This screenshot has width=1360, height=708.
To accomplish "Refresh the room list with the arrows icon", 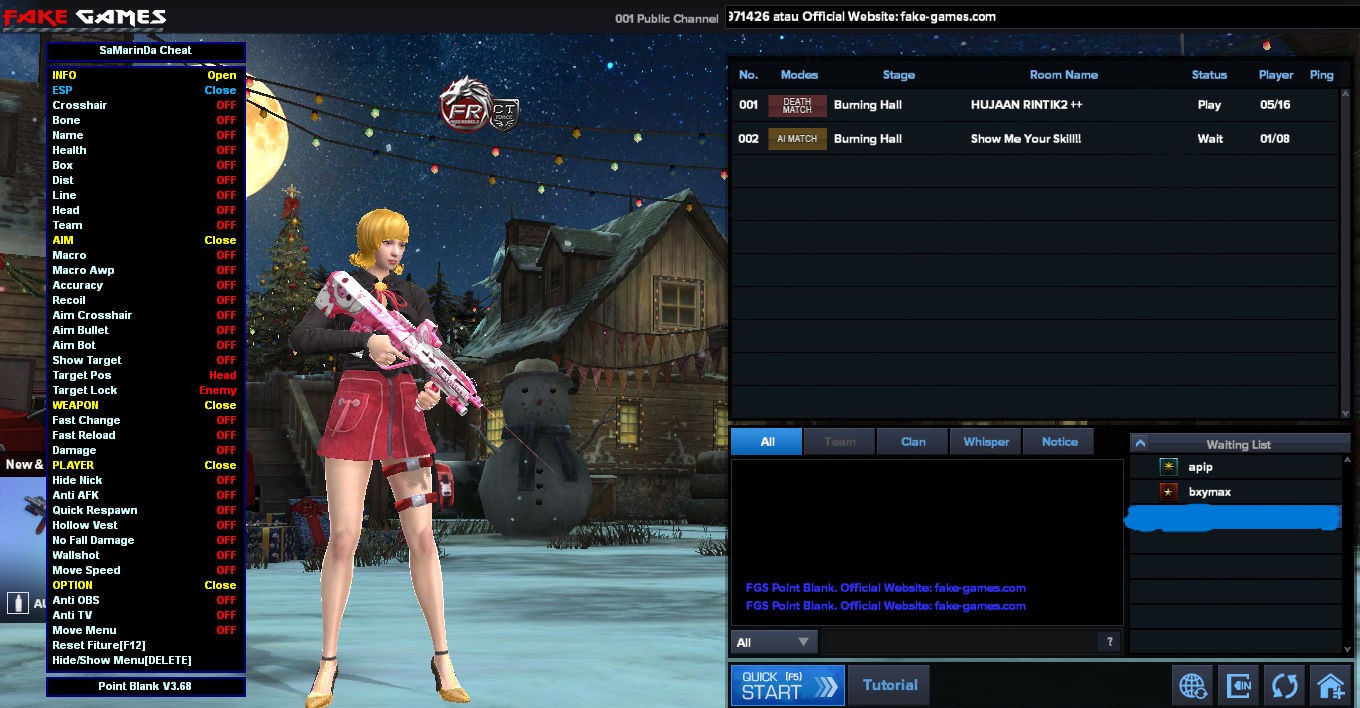I will (1285, 686).
